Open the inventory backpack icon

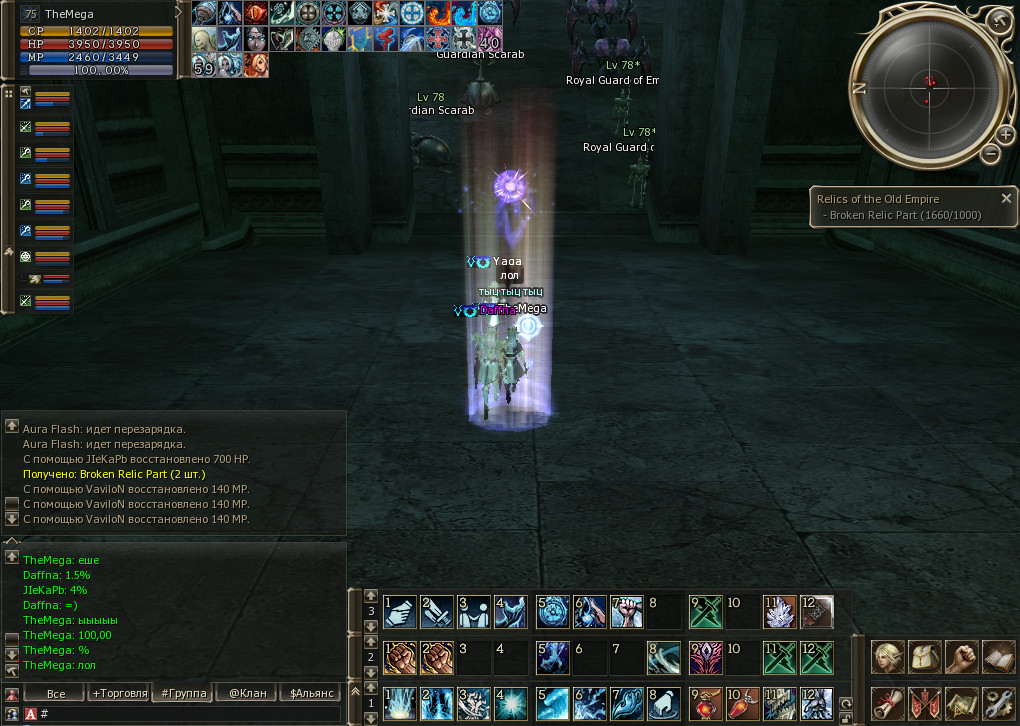tap(925, 657)
